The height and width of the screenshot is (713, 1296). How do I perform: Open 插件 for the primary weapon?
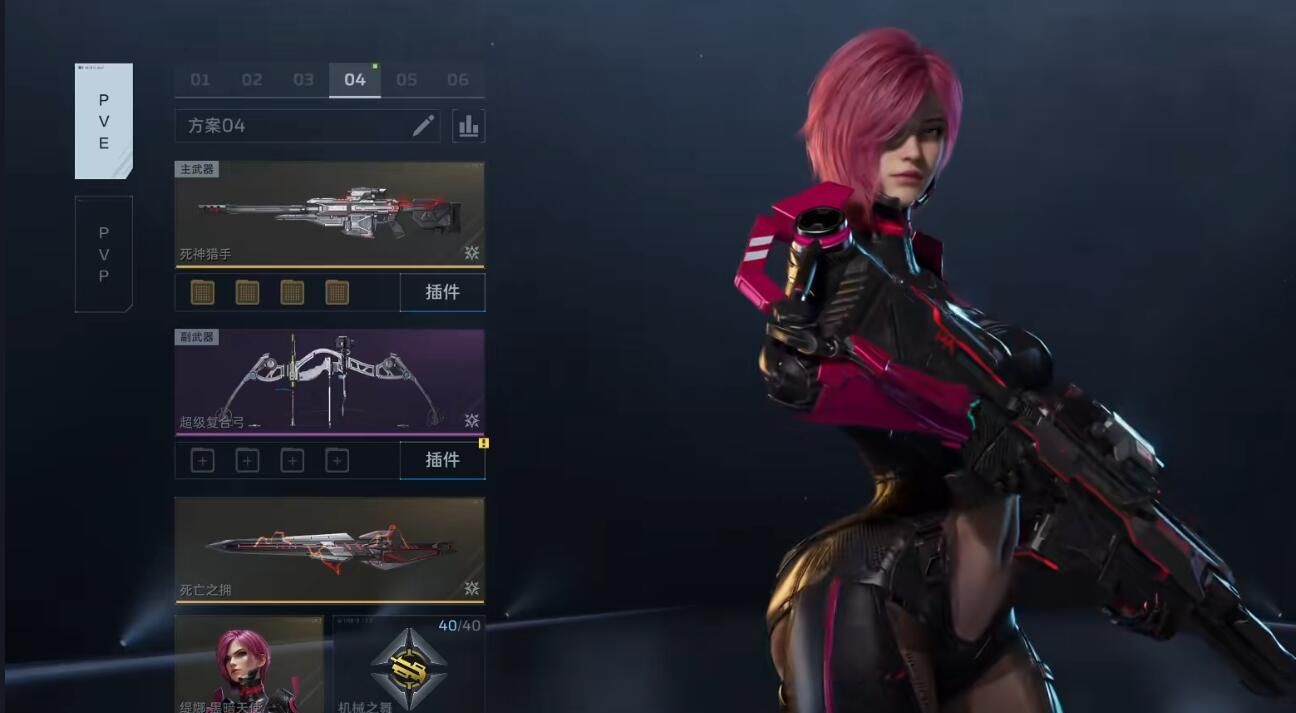click(442, 292)
